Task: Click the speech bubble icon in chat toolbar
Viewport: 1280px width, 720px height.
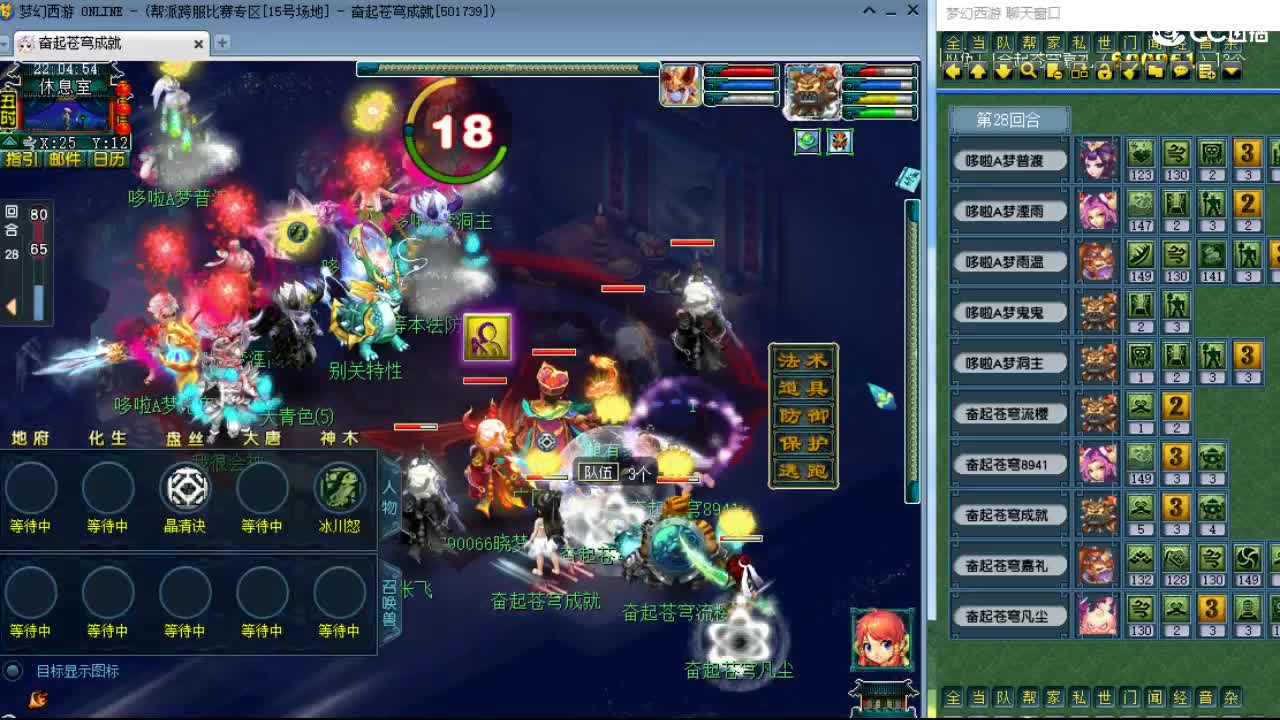Action: [1180, 71]
